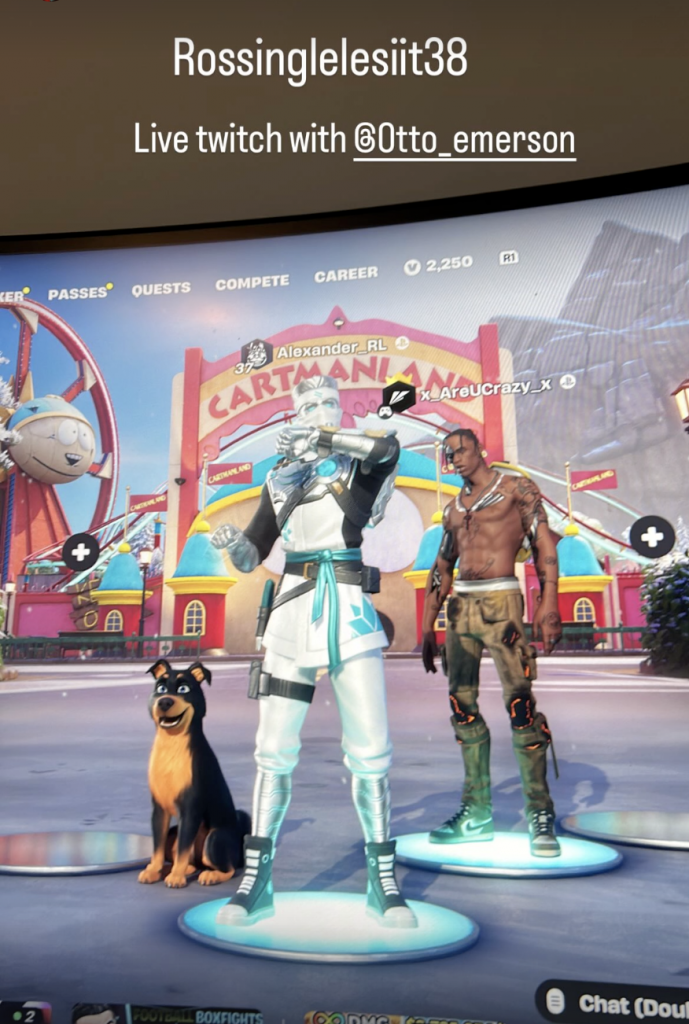This screenshot has width=689, height=1024.
Task: Add a party member with the right plus slot
Action: pos(651,537)
